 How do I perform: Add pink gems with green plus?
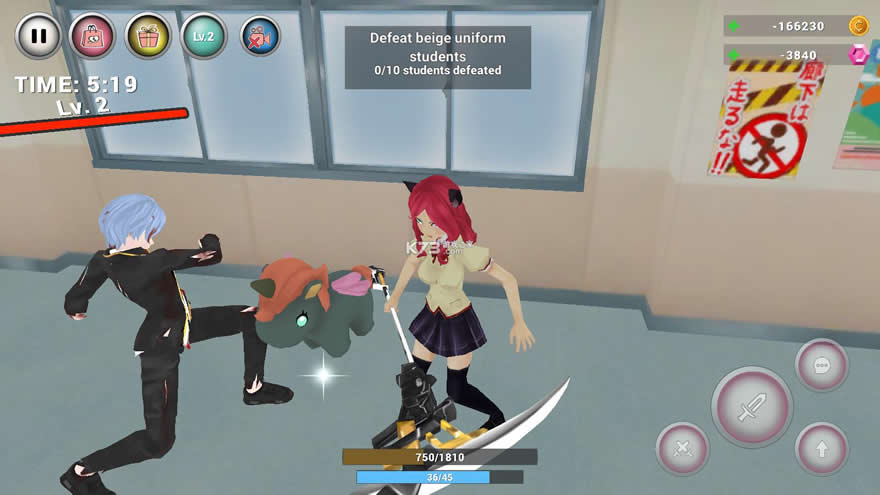click(735, 55)
